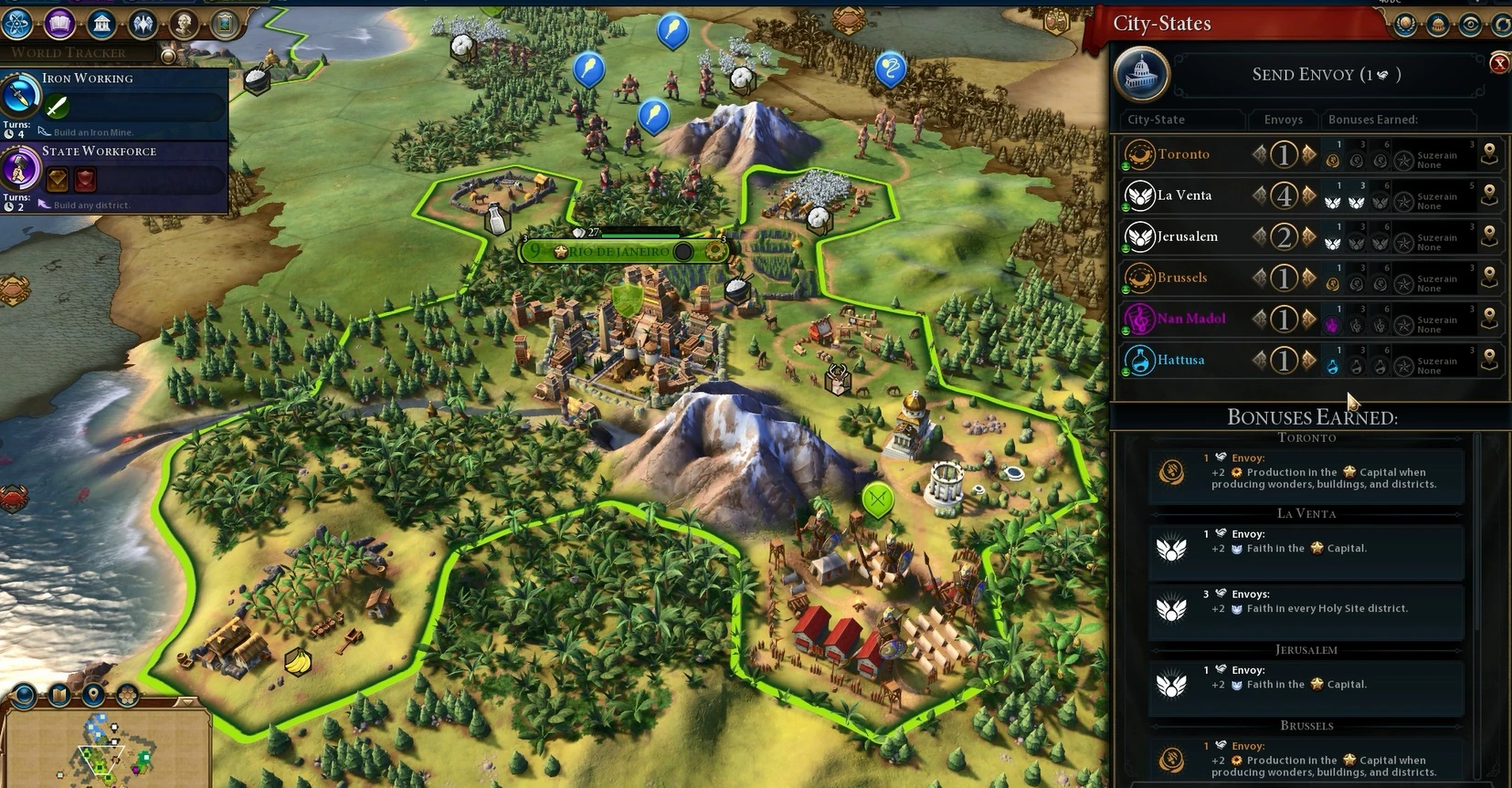Open the Trade Routes overview
This screenshot has width=1512, height=788.
click(x=1503, y=25)
